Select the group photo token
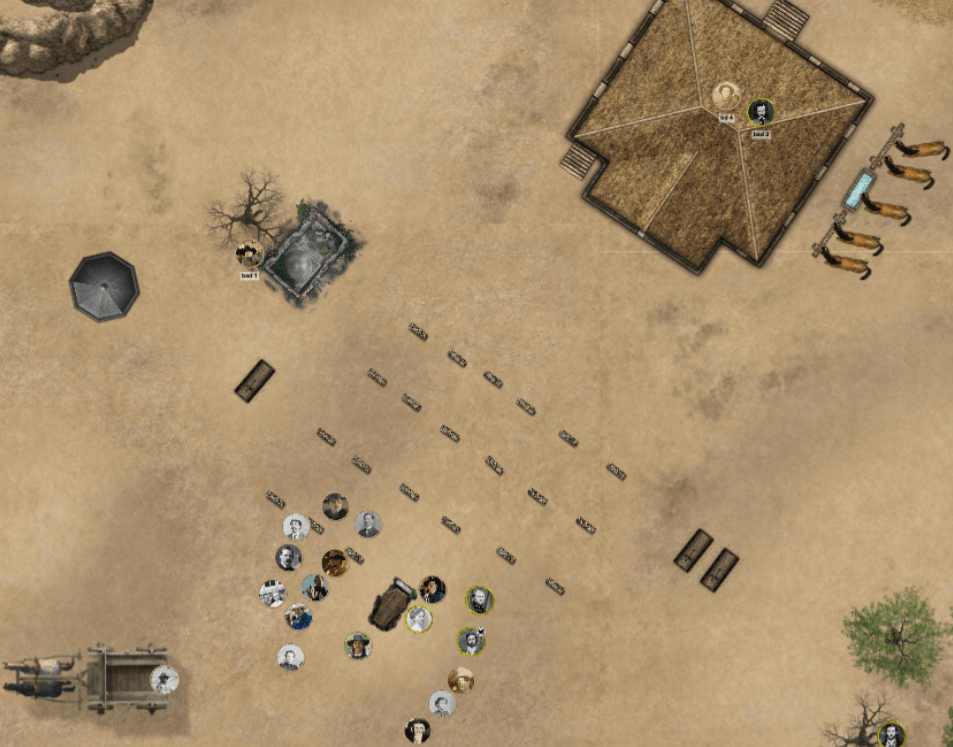The width and height of the screenshot is (953, 747). [272, 594]
